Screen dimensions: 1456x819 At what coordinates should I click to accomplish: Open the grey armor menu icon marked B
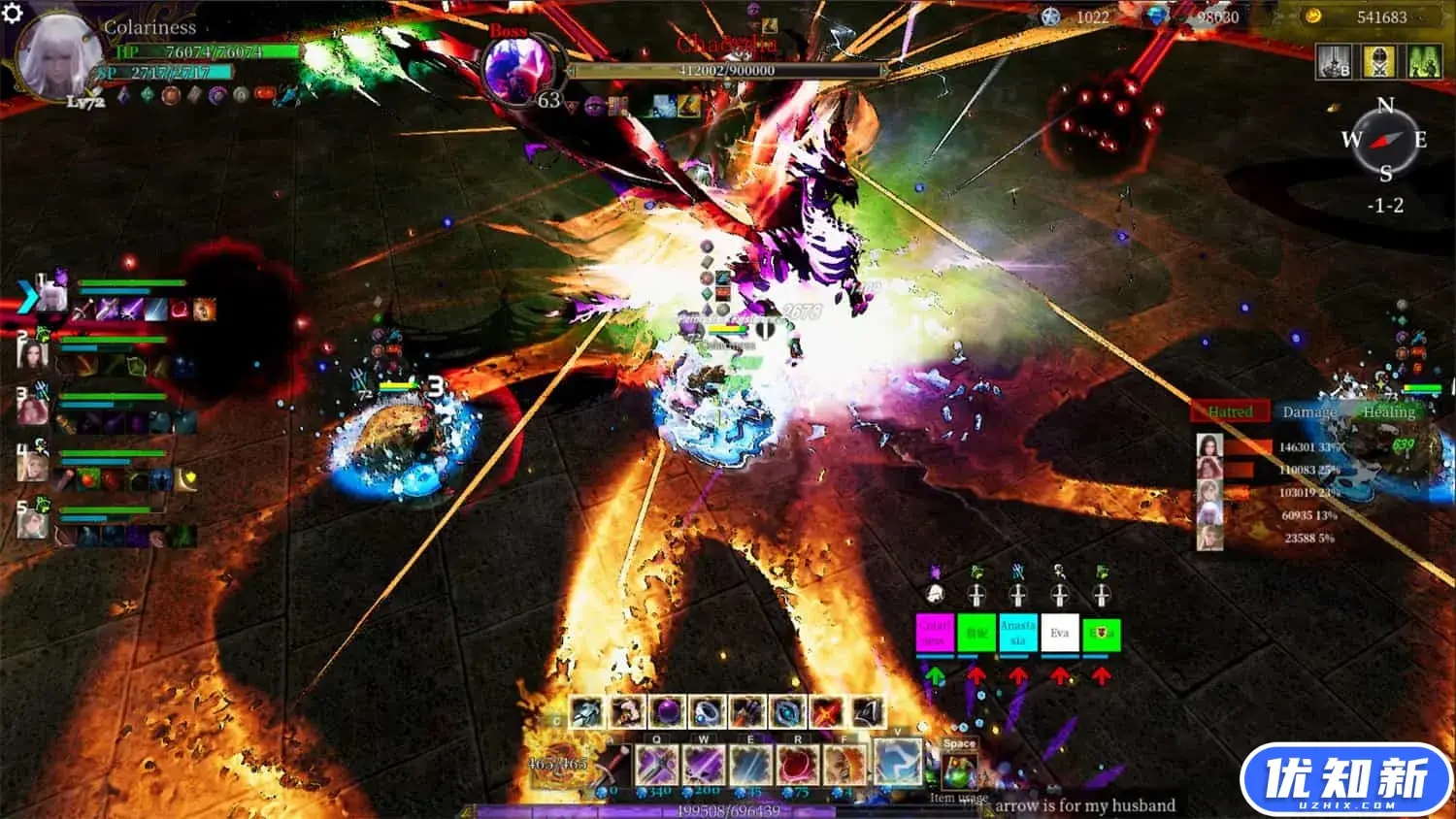click(1334, 61)
